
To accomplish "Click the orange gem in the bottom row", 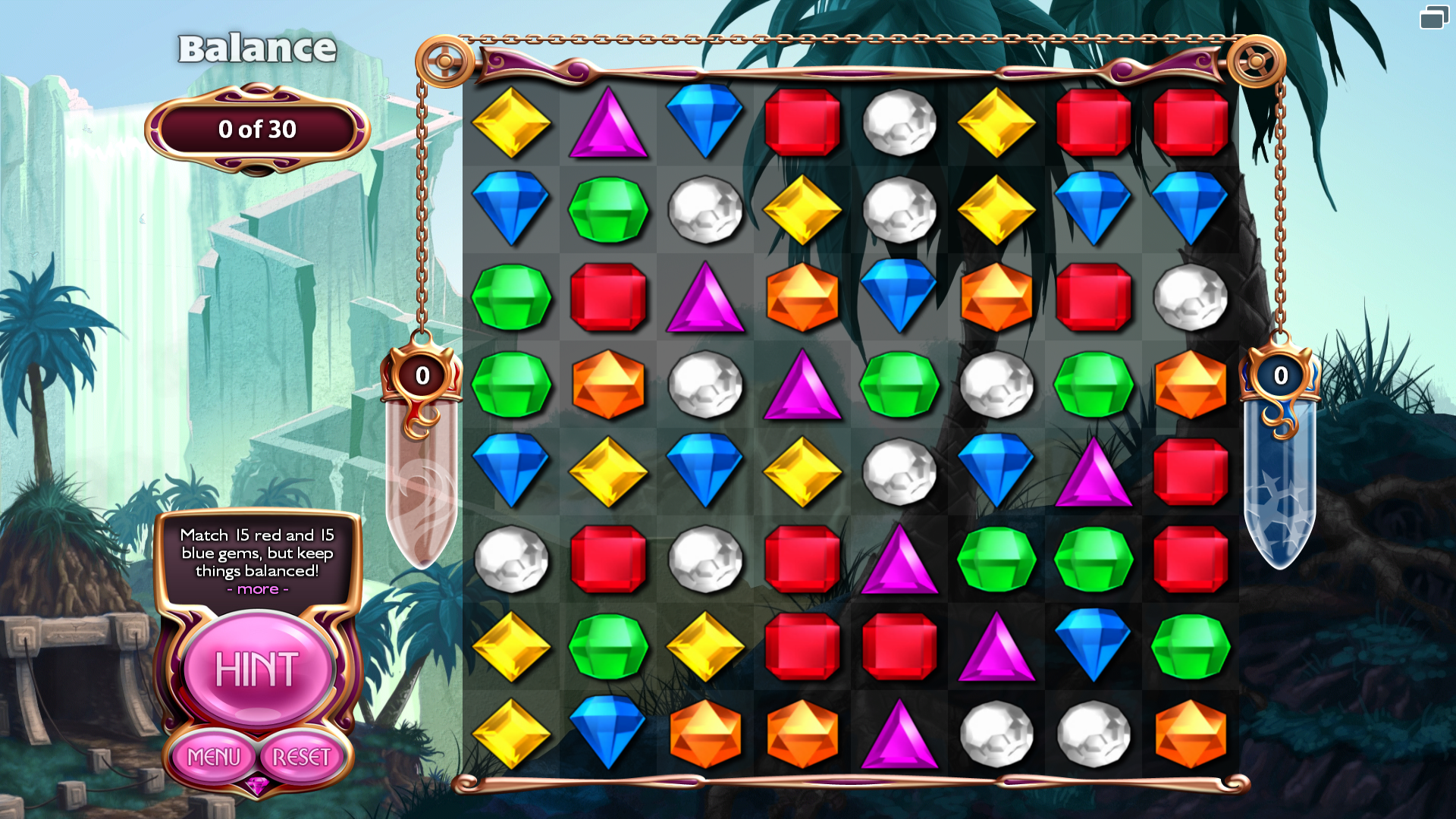I will pyautogui.click(x=706, y=732).
